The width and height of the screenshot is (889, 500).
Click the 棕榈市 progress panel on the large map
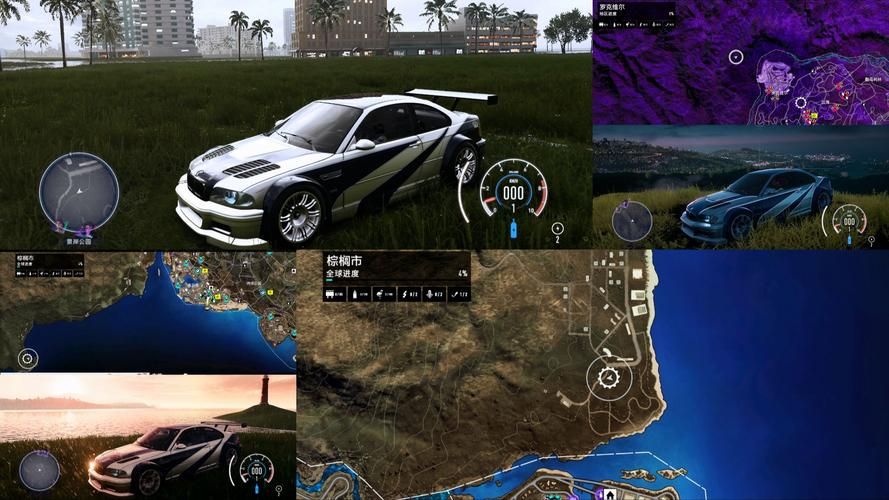pos(397,277)
